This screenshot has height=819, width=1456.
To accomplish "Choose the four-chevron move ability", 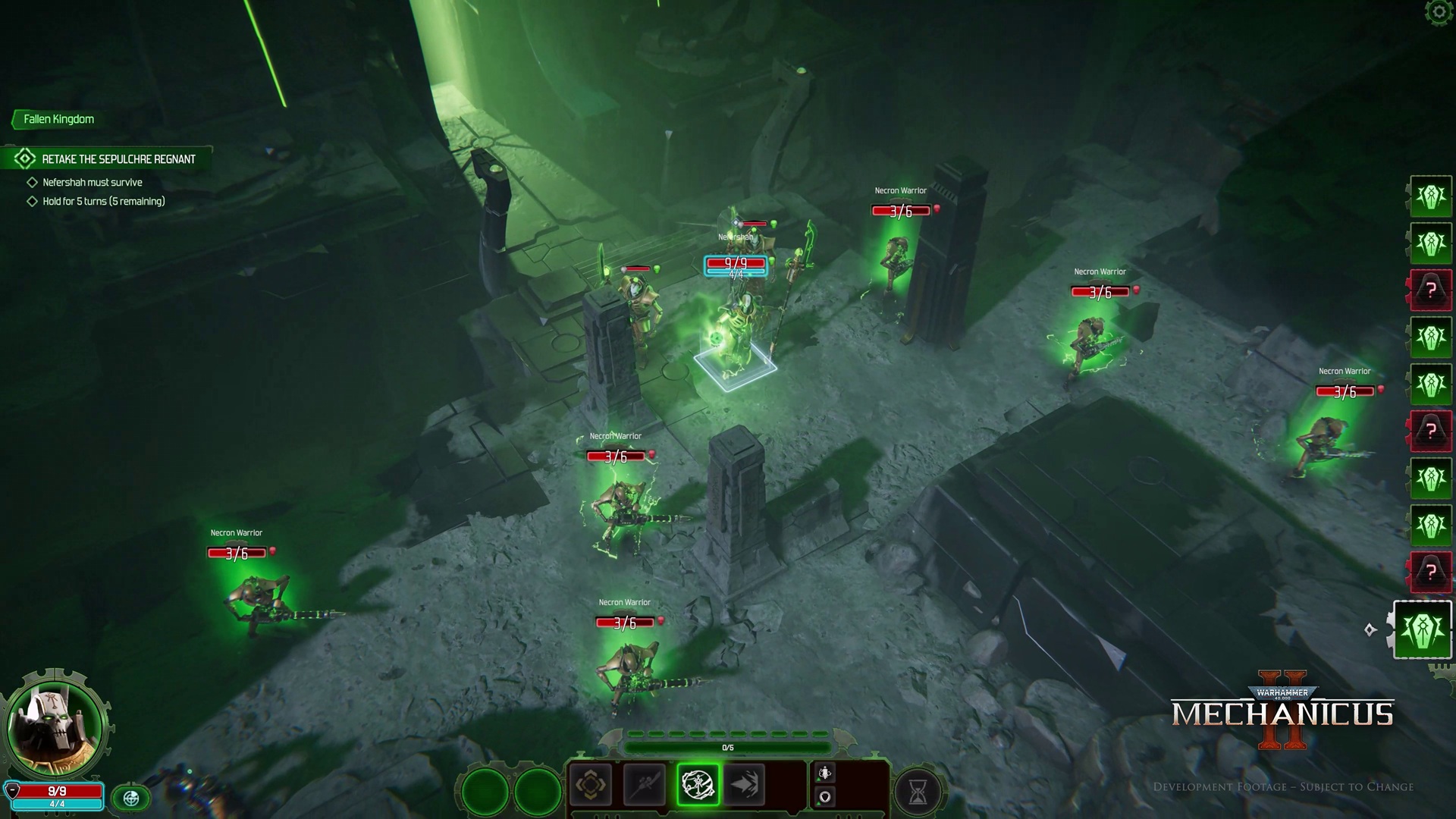I will (x=590, y=785).
